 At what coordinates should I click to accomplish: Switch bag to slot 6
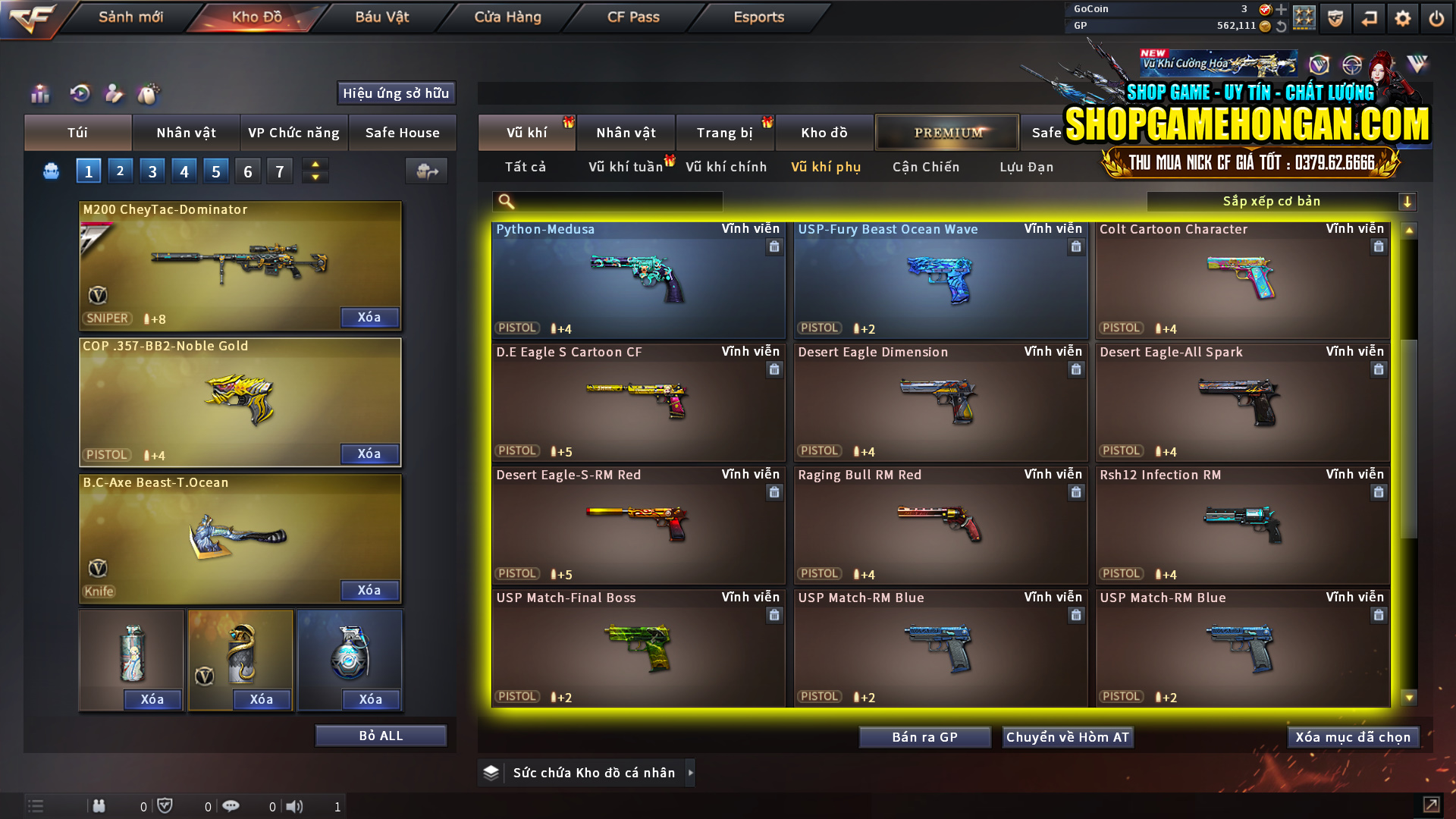point(247,171)
